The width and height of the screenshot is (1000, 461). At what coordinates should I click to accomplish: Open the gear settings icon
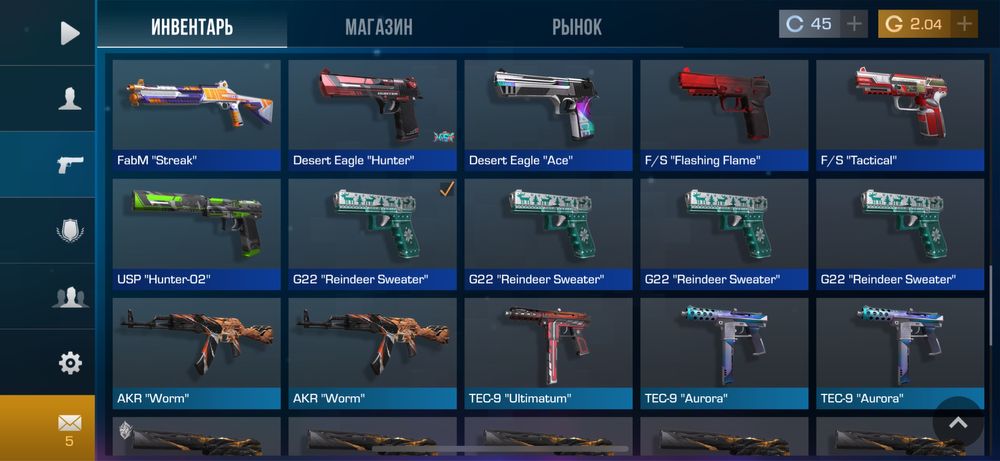point(69,363)
